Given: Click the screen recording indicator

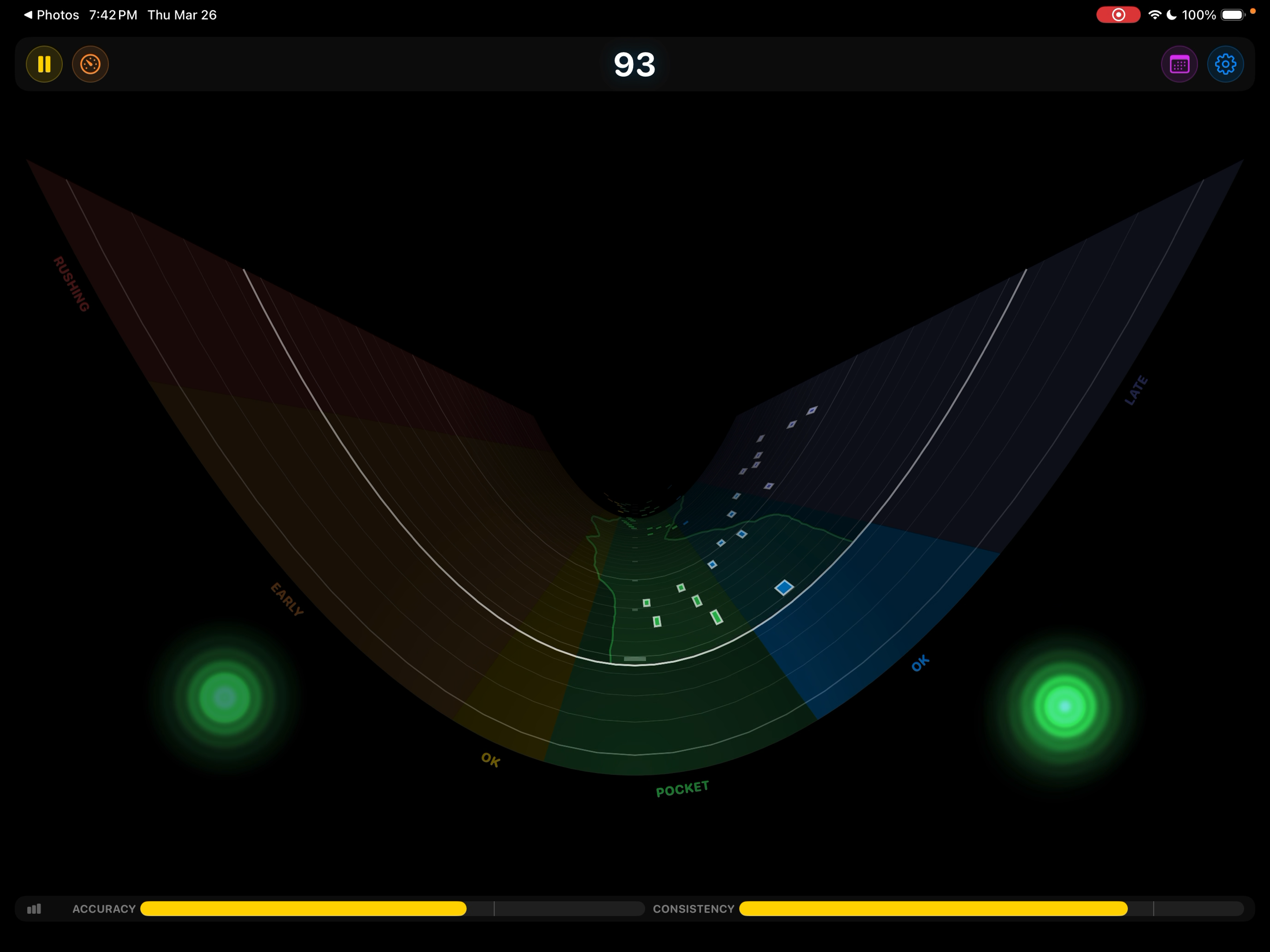Looking at the screenshot, I should click(x=1118, y=14).
